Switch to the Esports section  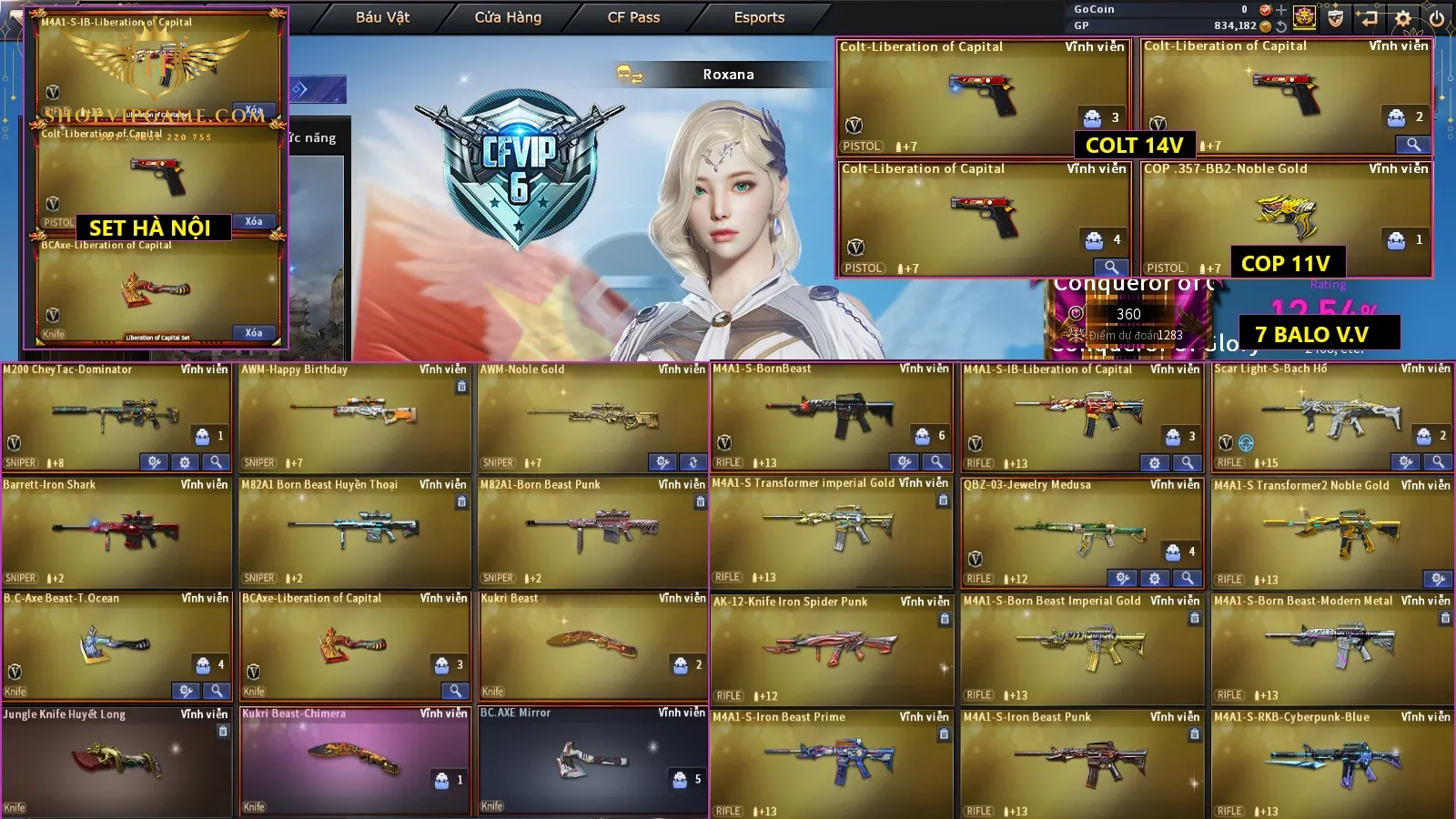pyautogui.click(x=759, y=17)
